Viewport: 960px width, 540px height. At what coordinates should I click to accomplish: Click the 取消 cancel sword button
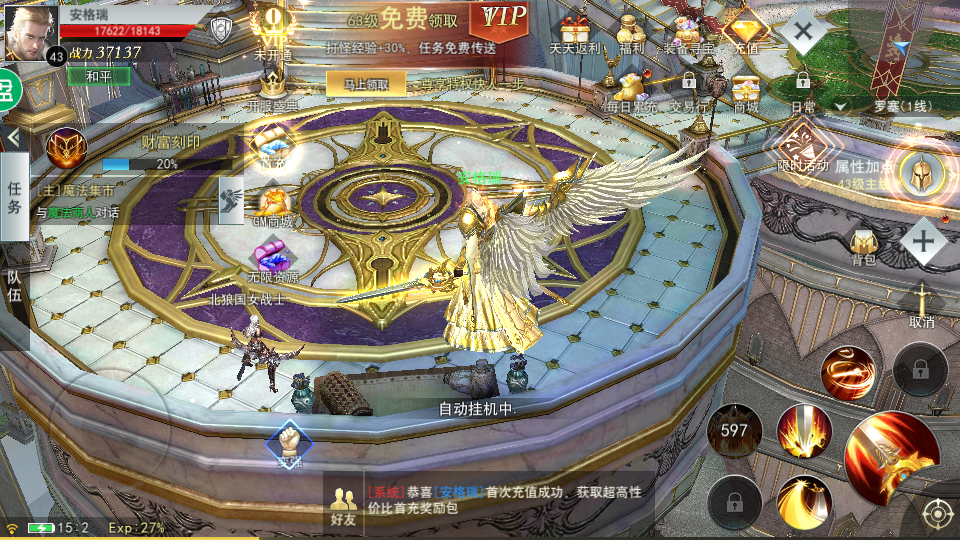pos(921,305)
